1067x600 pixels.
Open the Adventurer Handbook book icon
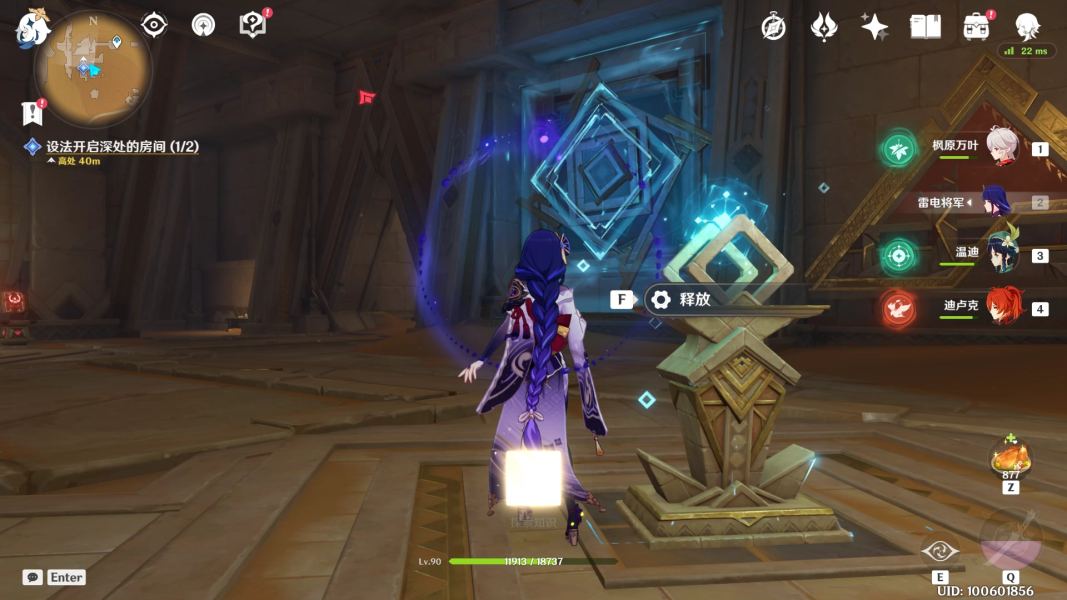click(925, 27)
